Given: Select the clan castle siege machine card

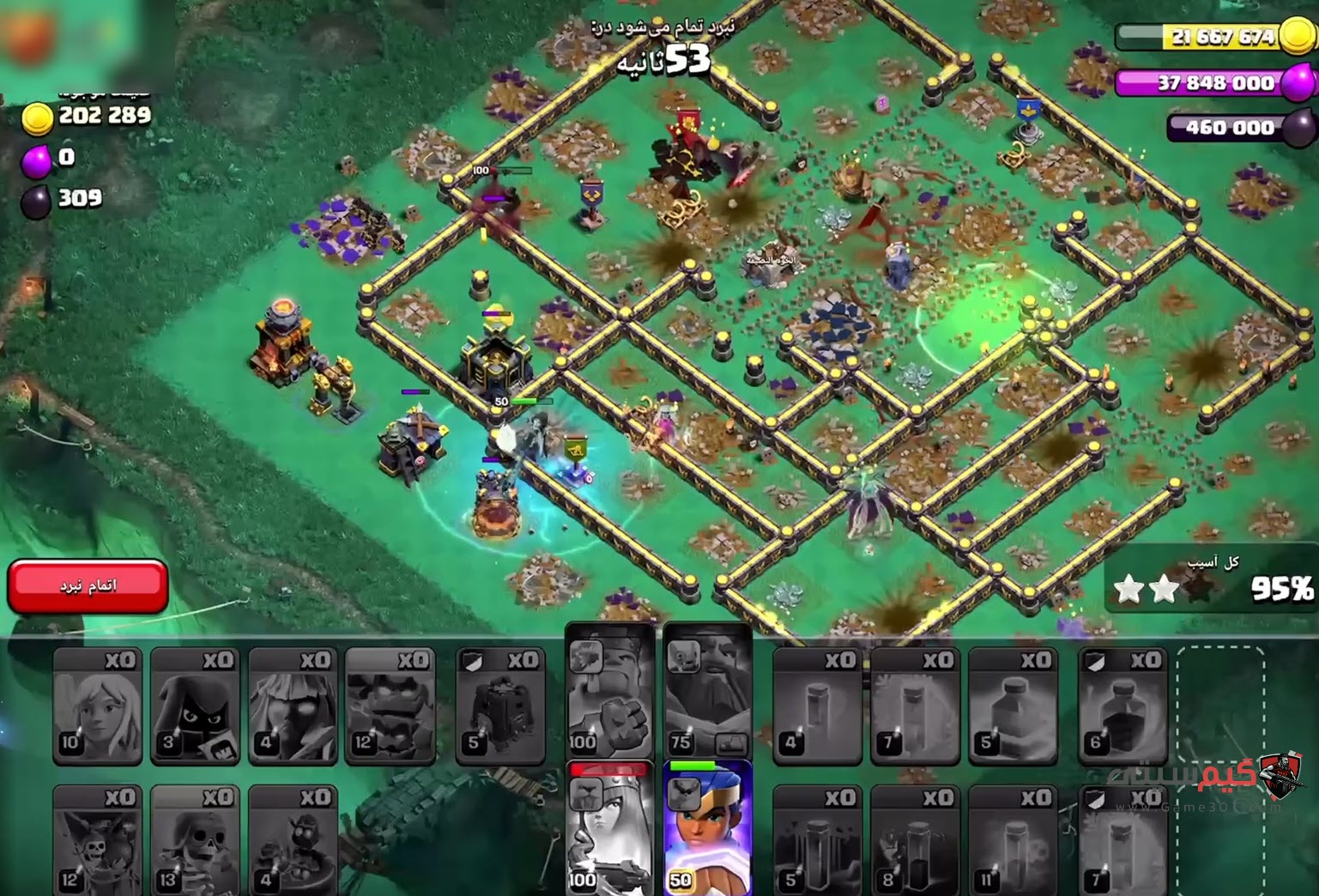Looking at the screenshot, I should (500, 705).
